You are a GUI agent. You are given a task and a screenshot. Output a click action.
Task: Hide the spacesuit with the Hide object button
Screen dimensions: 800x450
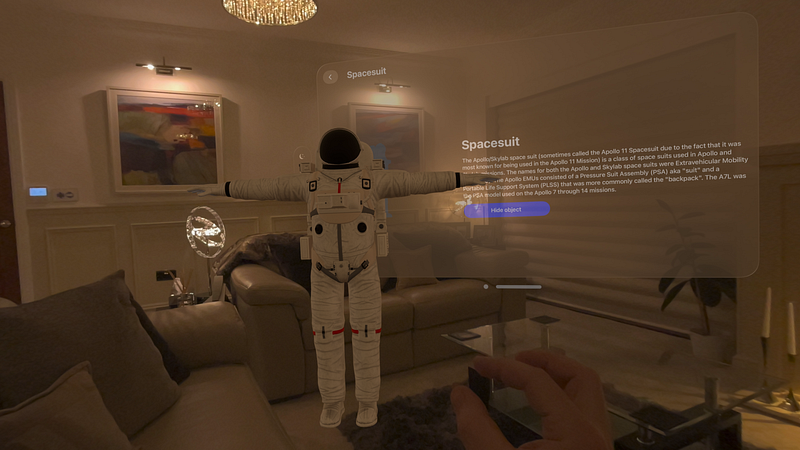point(507,210)
